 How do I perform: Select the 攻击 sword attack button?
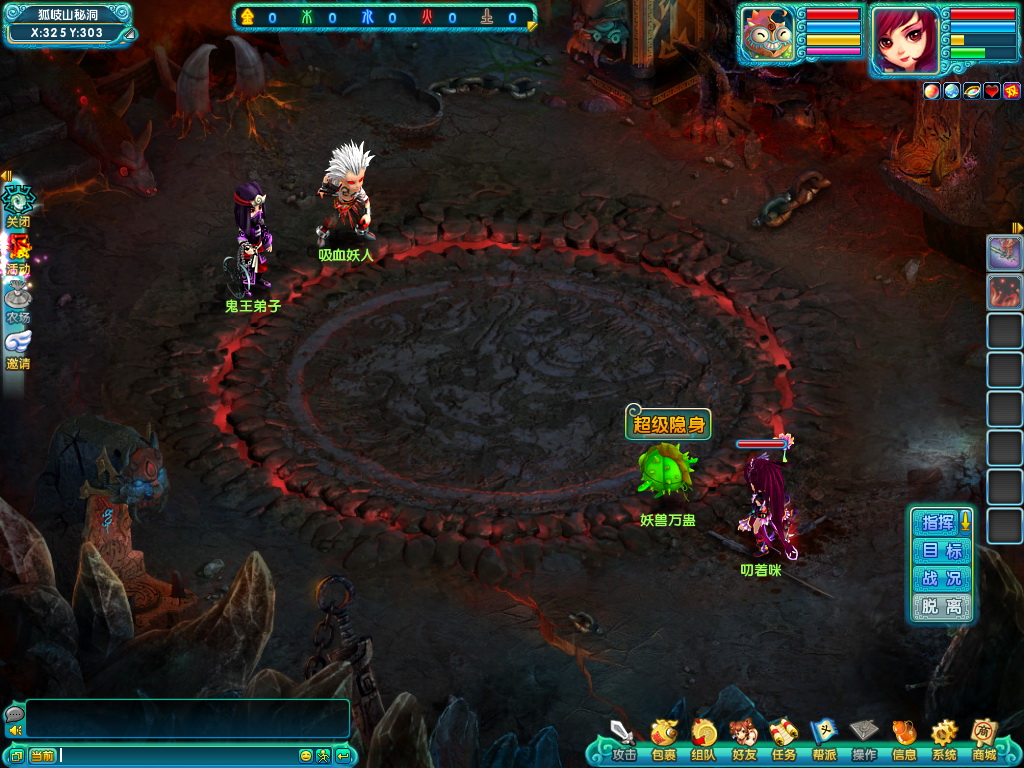tap(623, 735)
